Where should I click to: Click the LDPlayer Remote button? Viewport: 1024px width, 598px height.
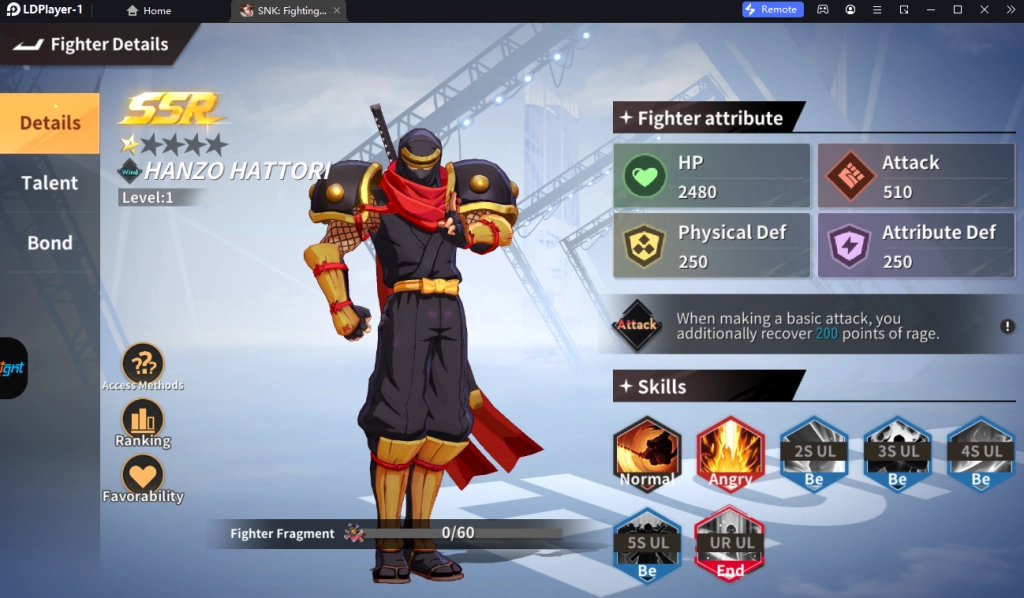pos(771,10)
